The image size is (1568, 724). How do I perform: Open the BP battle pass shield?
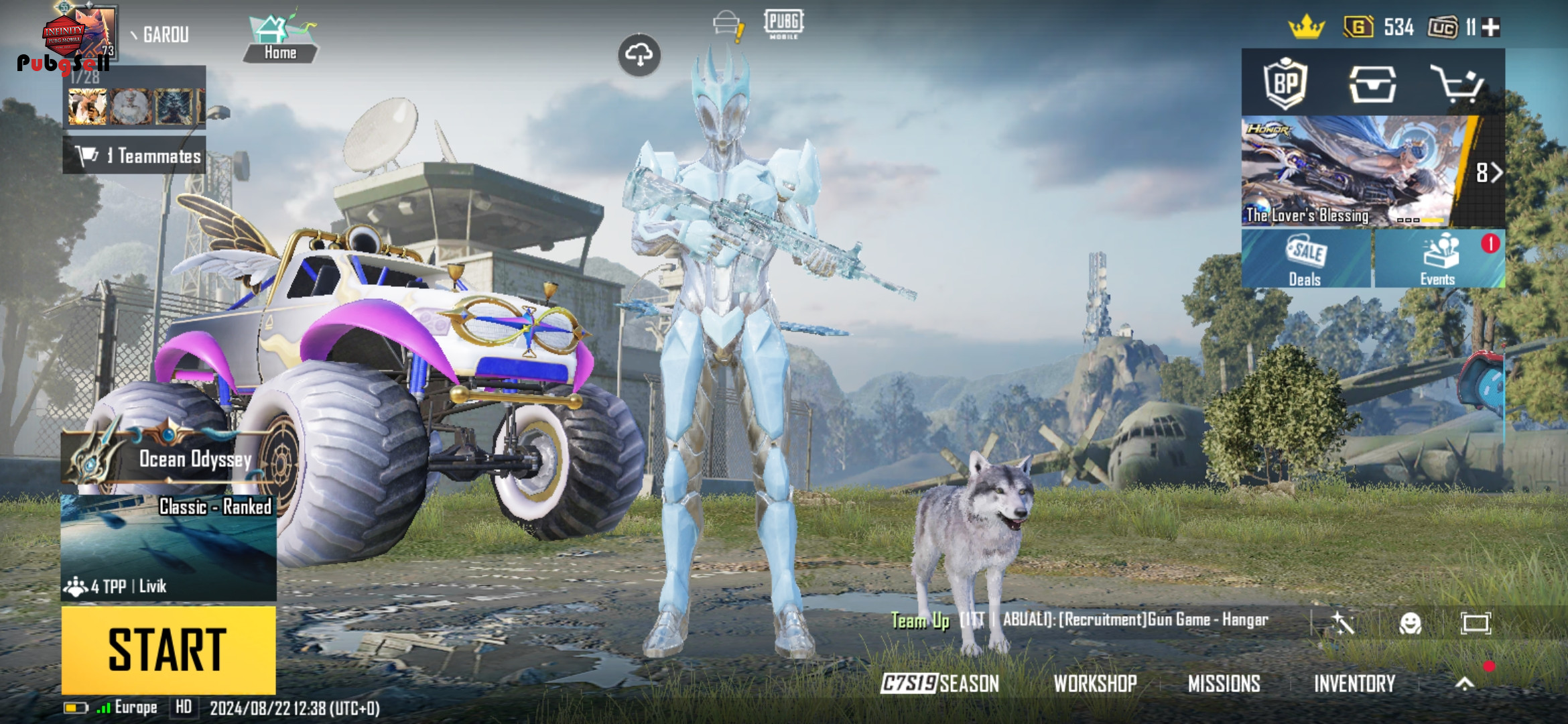coord(1285,83)
